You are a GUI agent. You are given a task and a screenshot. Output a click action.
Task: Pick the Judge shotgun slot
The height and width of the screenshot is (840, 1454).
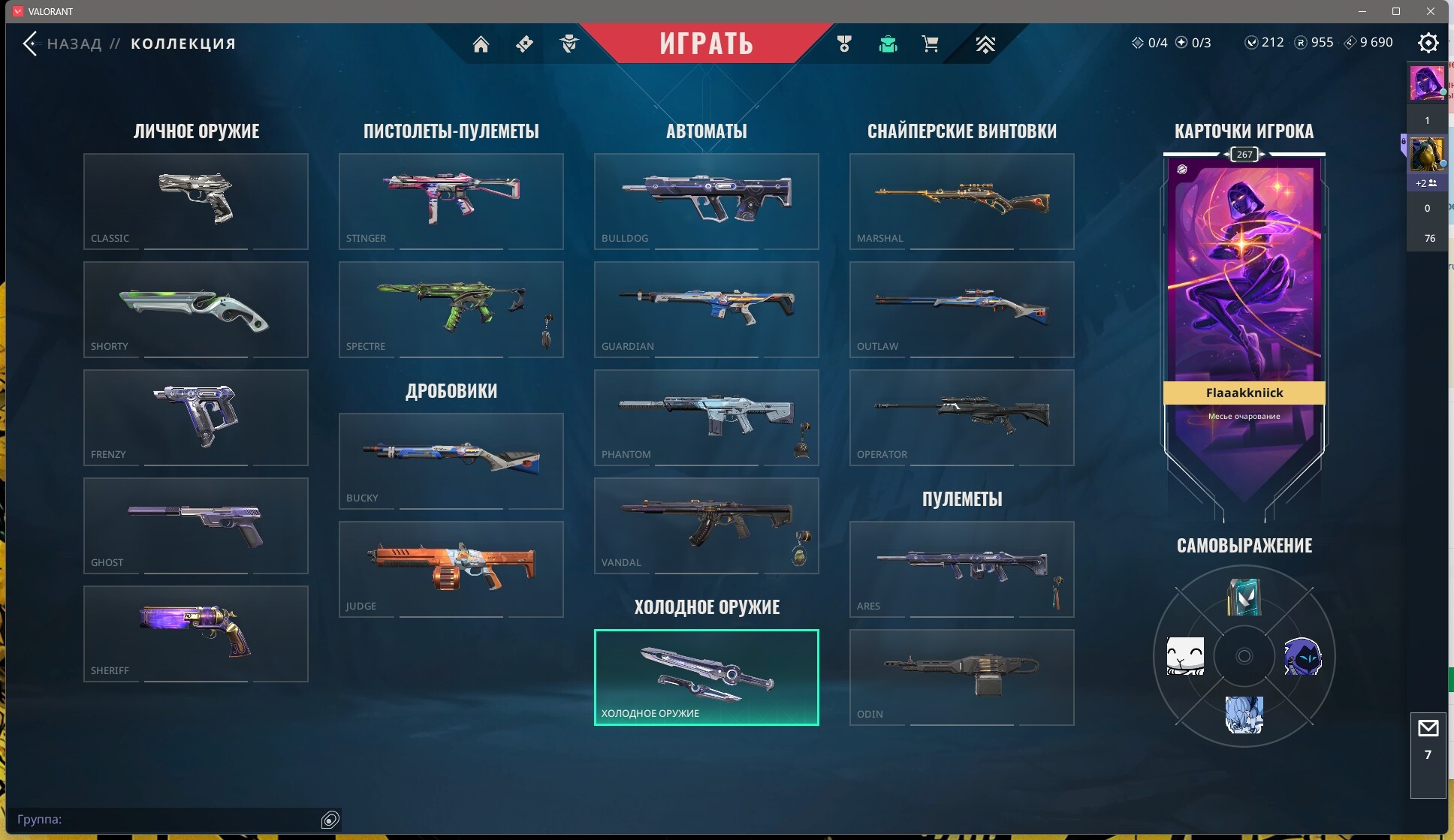(451, 569)
